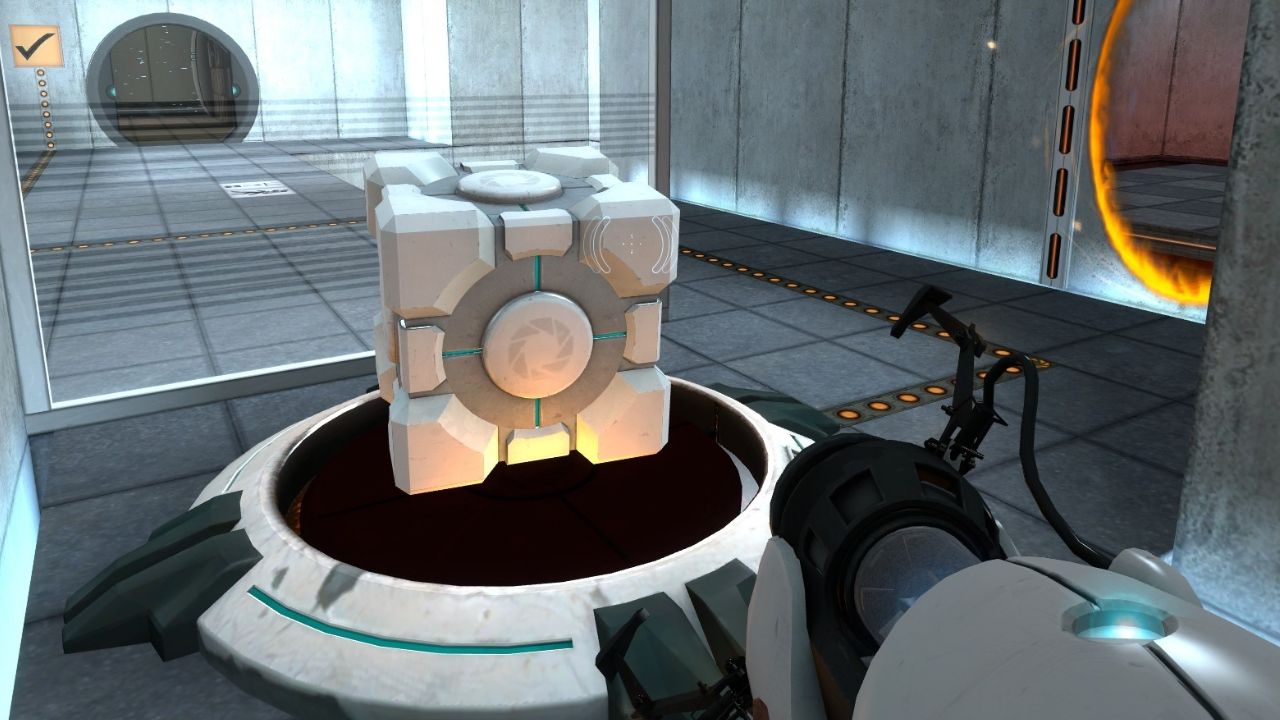Click the small crosshair dots beside the wave marking
Image resolution: width=1280 pixels, height=720 pixels.
(x=633, y=241)
